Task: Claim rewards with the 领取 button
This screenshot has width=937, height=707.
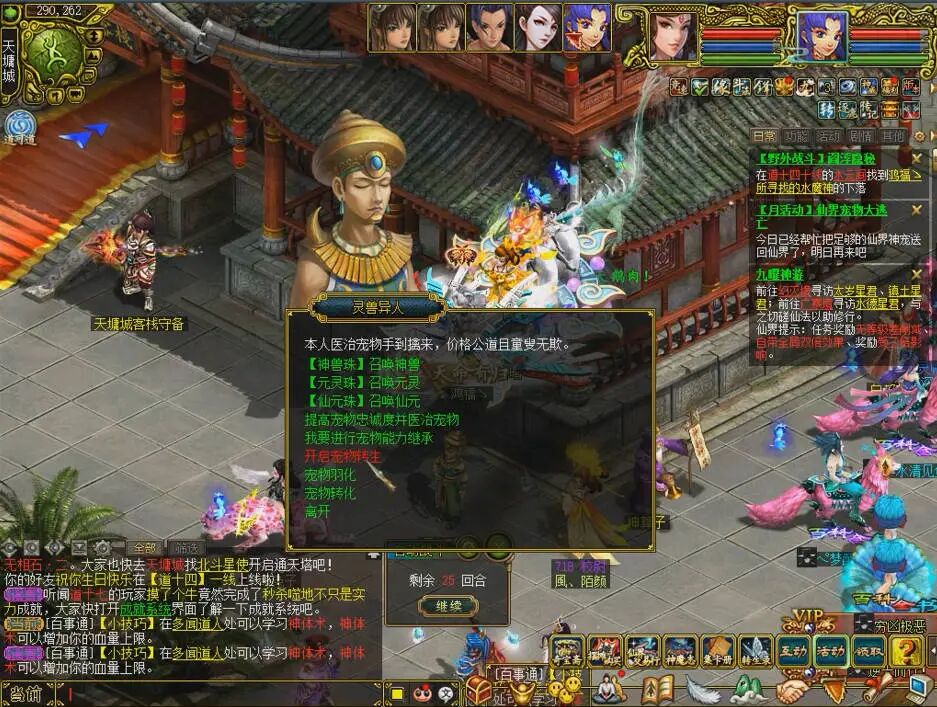Action: coord(866,651)
